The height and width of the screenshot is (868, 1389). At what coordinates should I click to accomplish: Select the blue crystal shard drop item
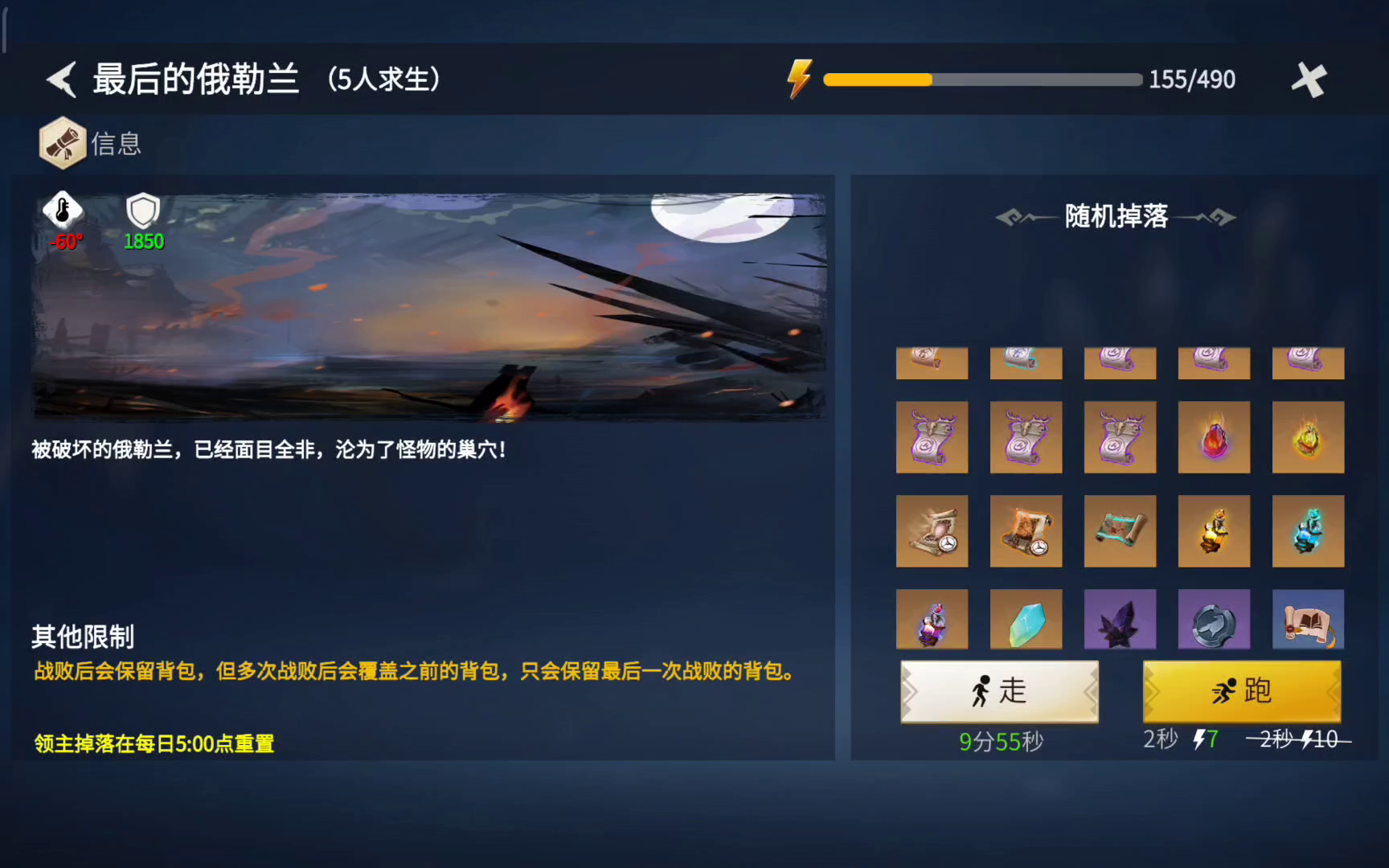1026,619
